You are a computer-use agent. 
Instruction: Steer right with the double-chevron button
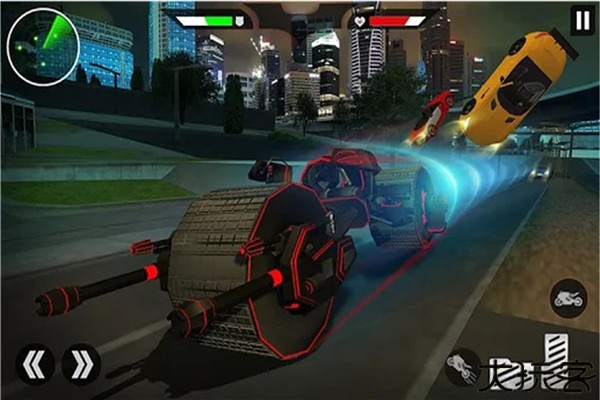[x=81, y=366]
